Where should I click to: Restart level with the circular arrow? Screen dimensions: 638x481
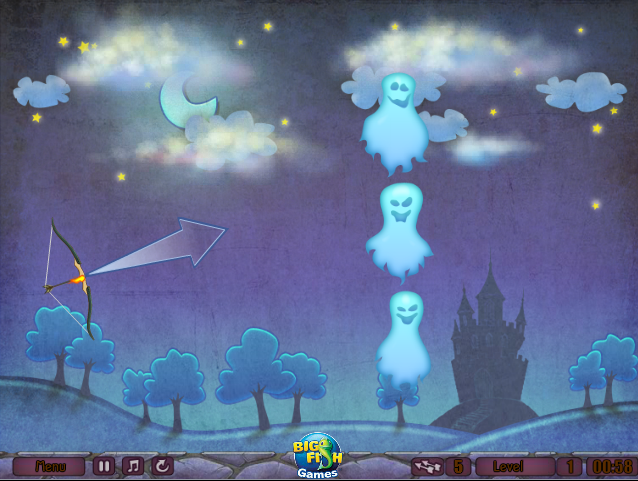pos(161,466)
